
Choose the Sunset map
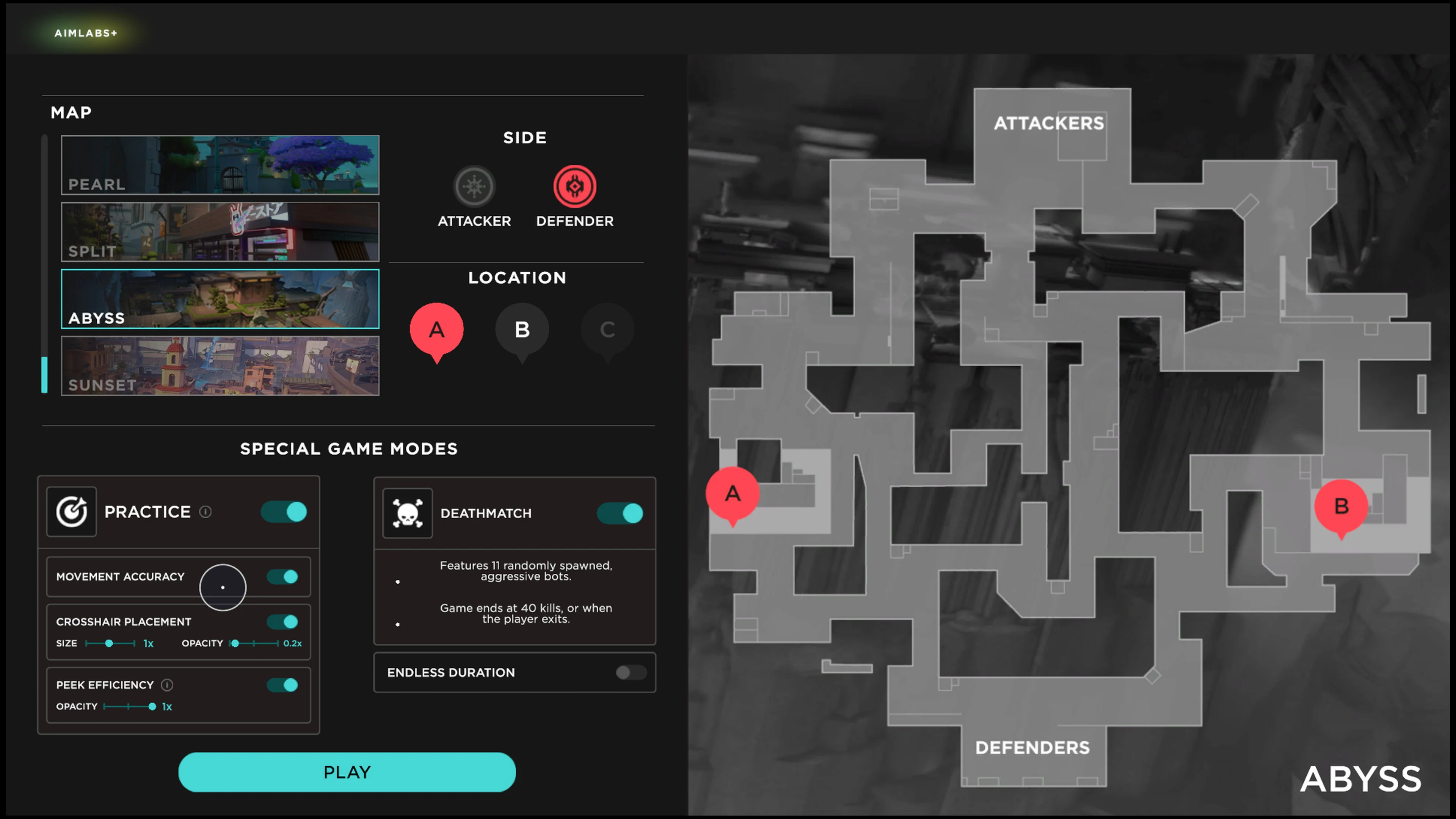(x=220, y=366)
